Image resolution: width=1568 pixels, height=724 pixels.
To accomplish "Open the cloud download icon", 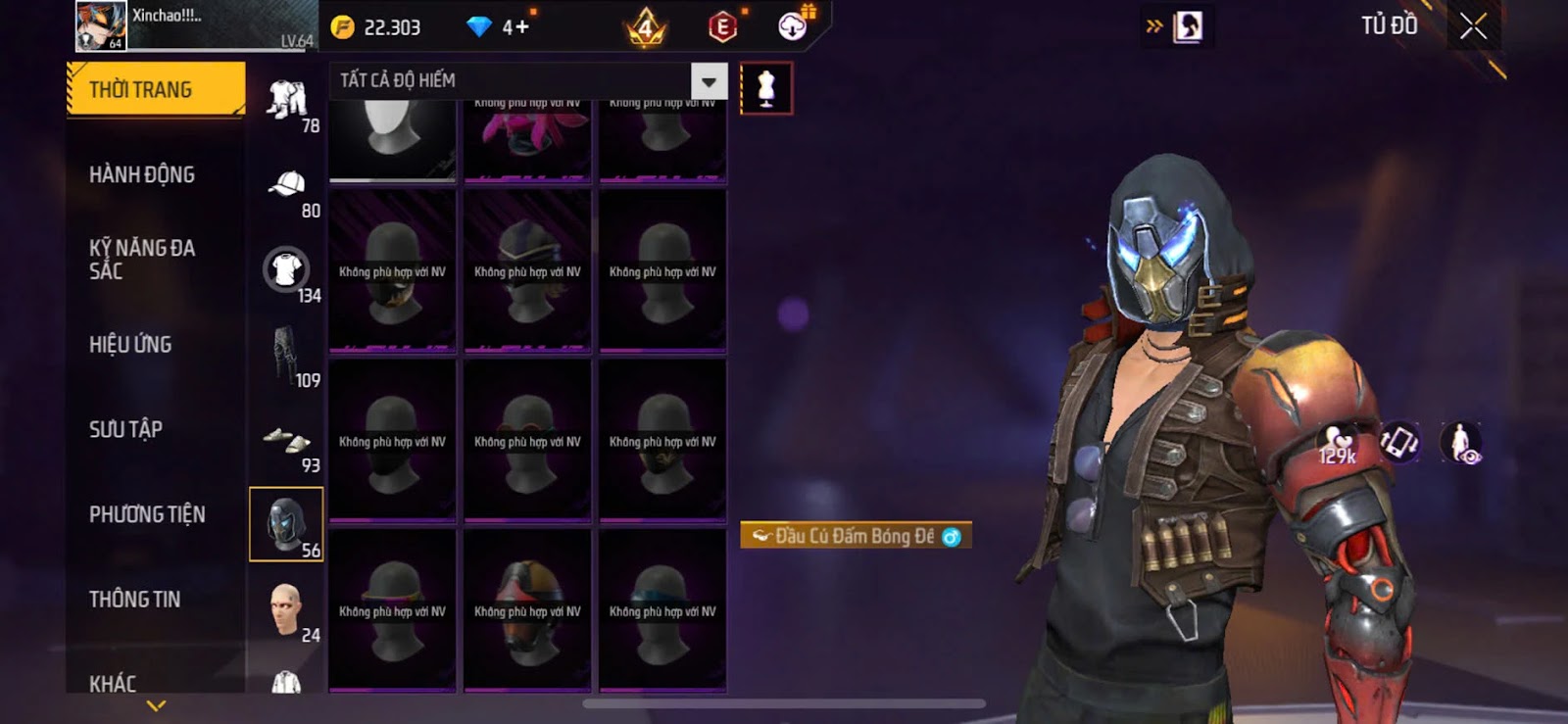I will click(x=793, y=26).
